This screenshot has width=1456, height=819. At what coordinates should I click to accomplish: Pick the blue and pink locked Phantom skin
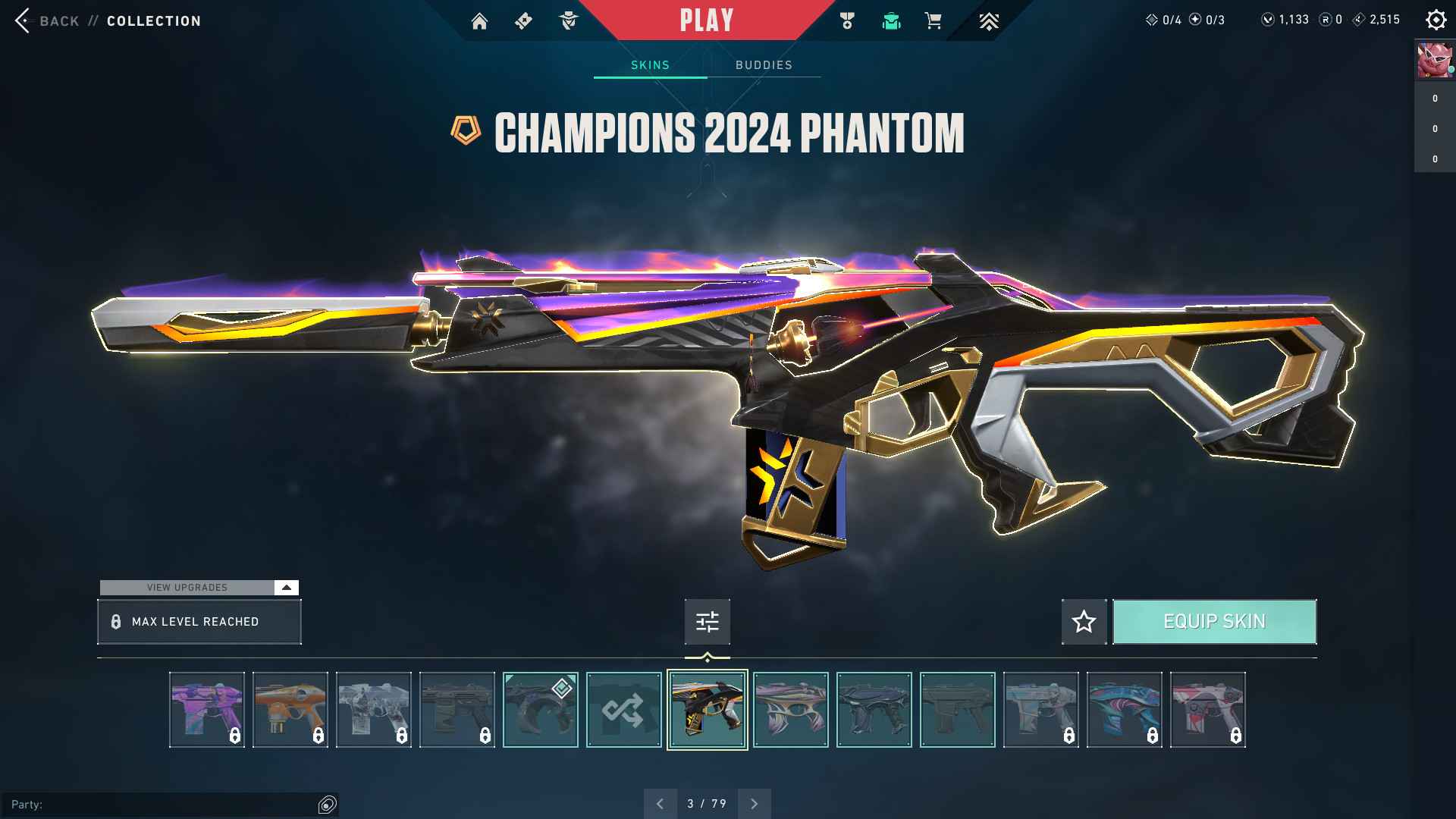(1124, 710)
